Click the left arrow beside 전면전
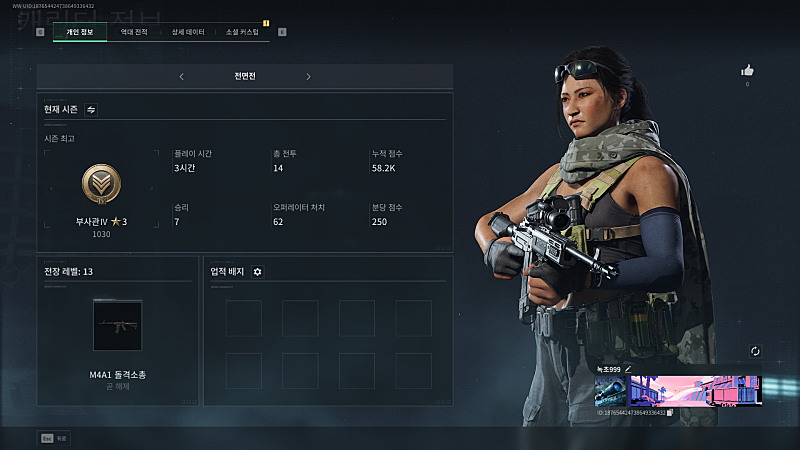This screenshot has height=450, width=800. pos(181,76)
